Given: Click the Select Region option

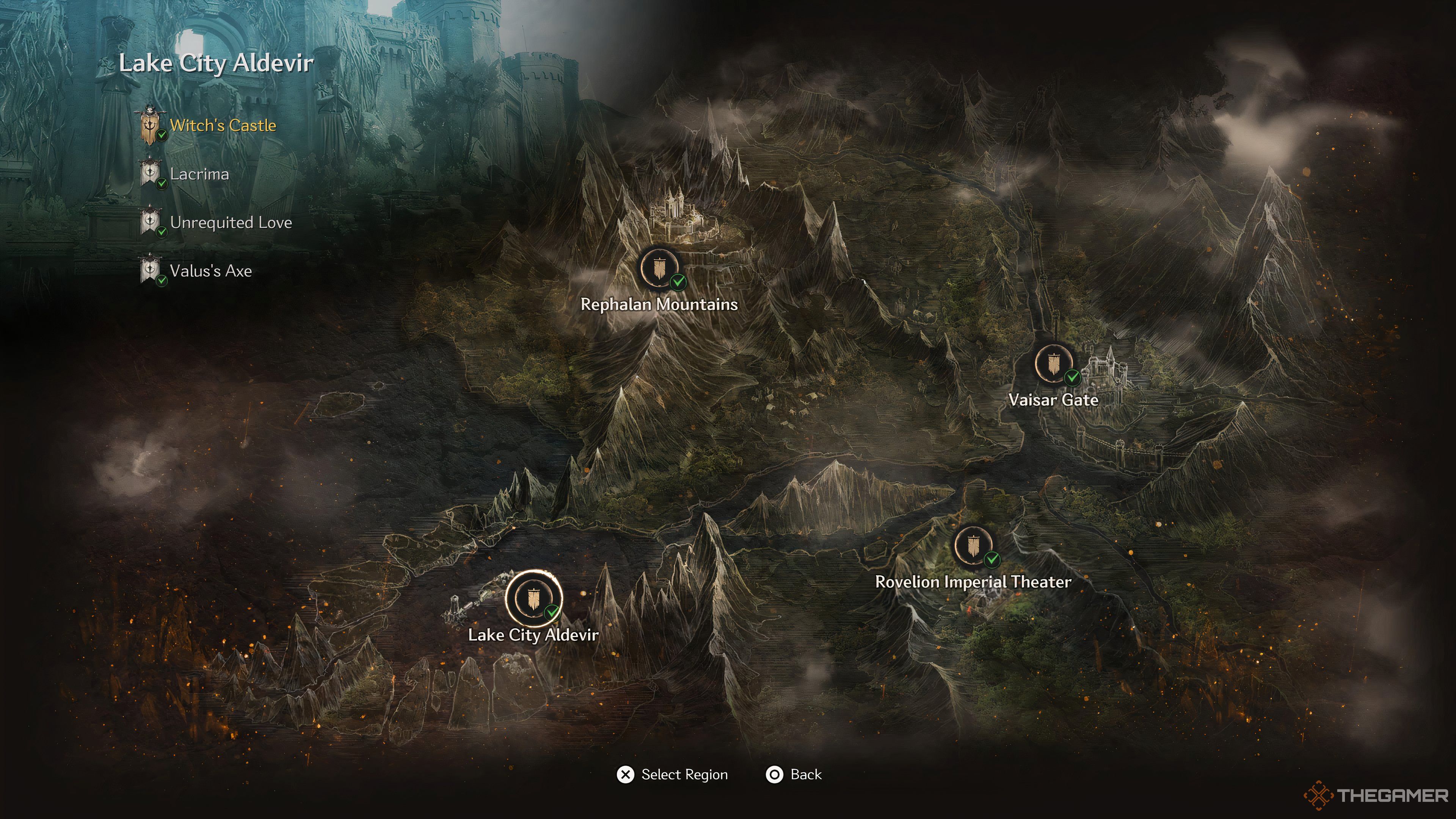Looking at the screenshot, I should click(x=673, y=774).
